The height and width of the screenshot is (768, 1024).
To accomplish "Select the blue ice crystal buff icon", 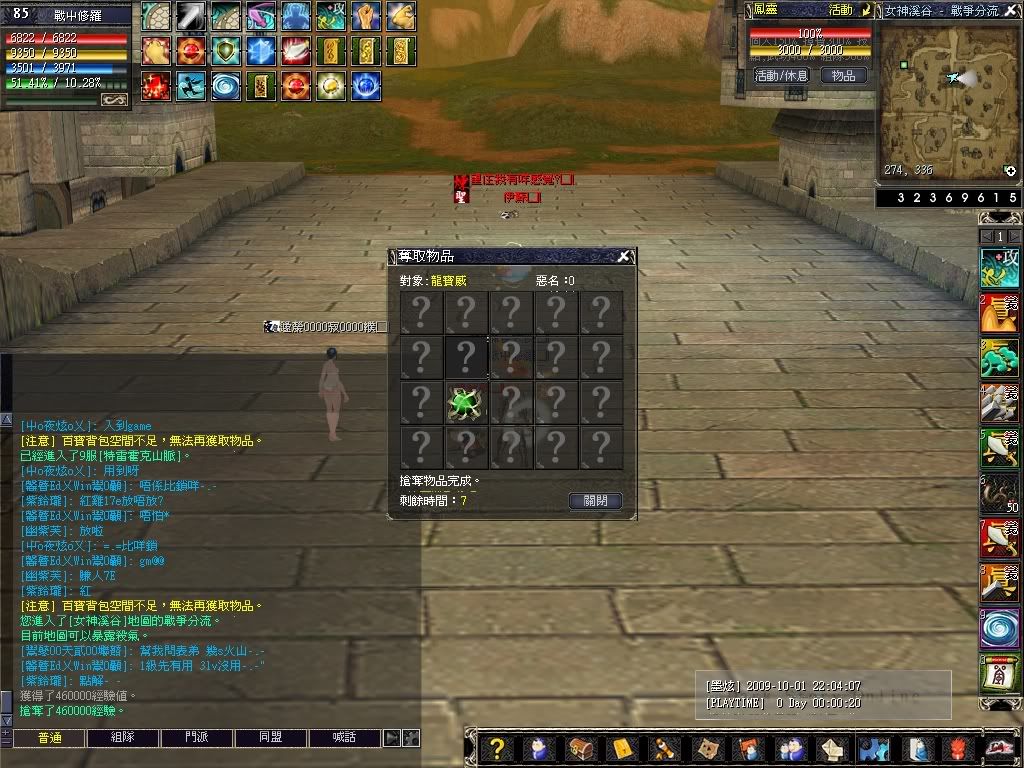I will point(261,51).
